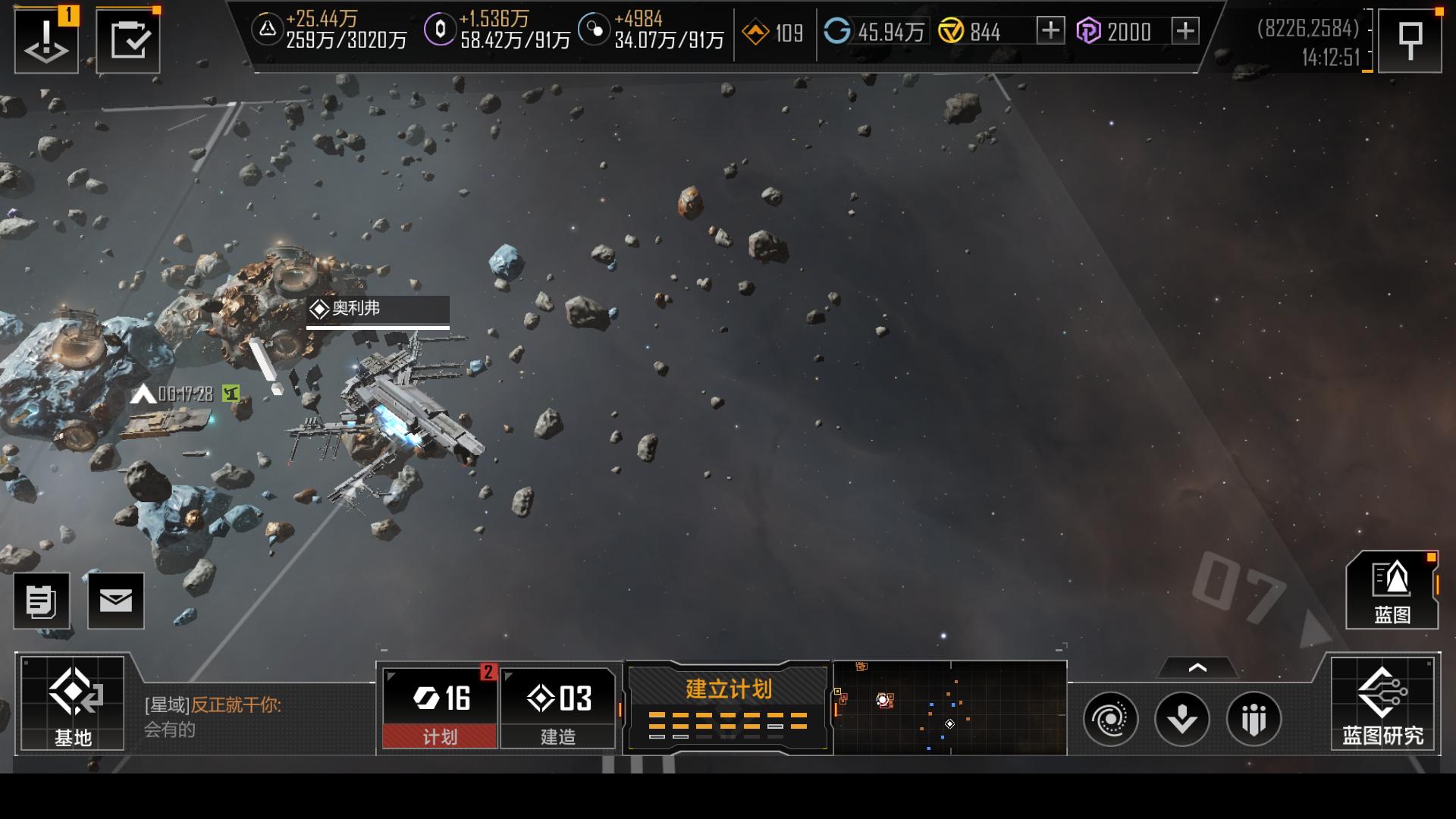Go to 基地 base screen
The width and height of the screenshot is (1456, 819).
tap(73, 704)
